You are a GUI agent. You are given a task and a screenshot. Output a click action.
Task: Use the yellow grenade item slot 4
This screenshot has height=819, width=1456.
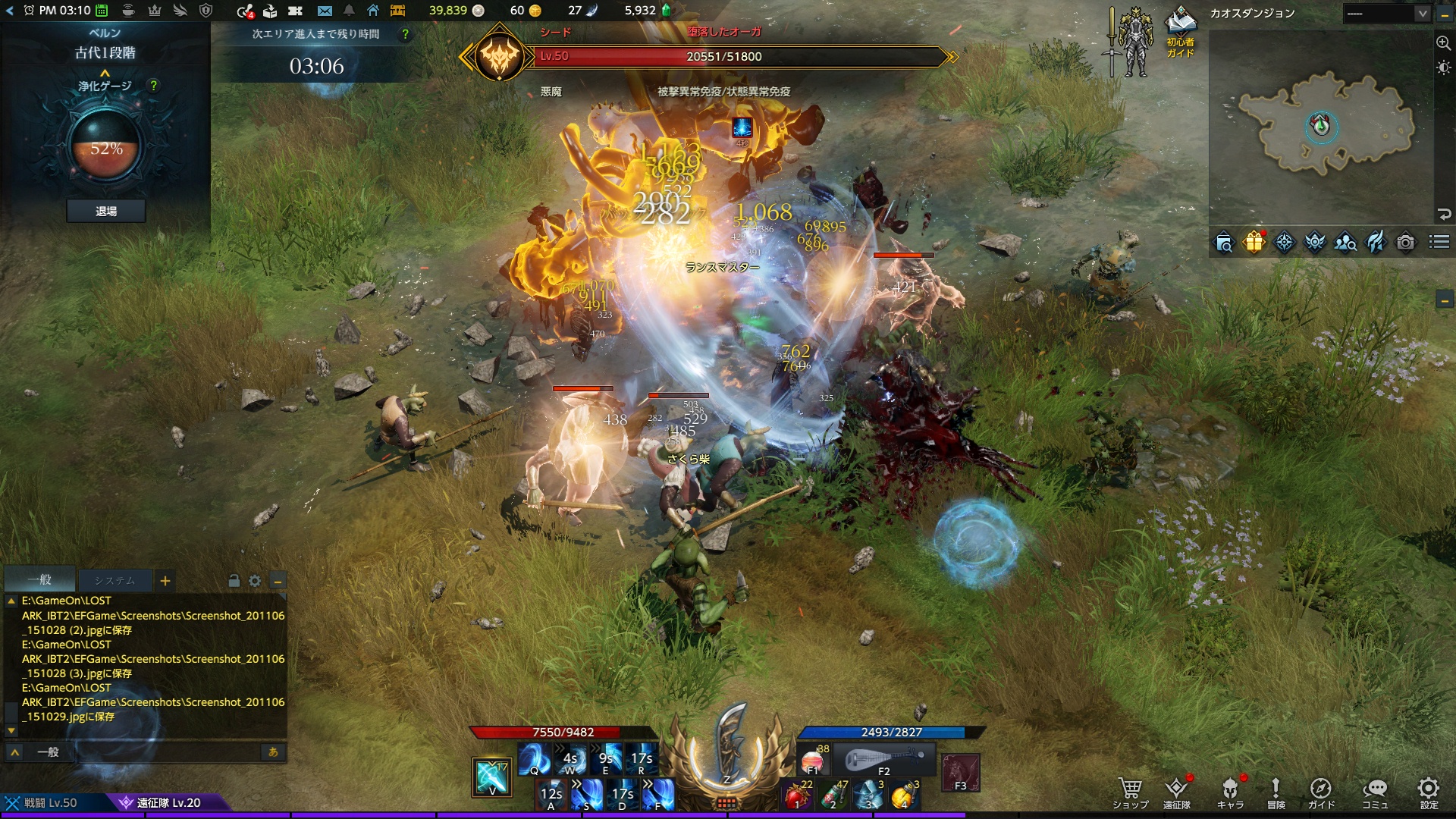click(x=904, y=795)
